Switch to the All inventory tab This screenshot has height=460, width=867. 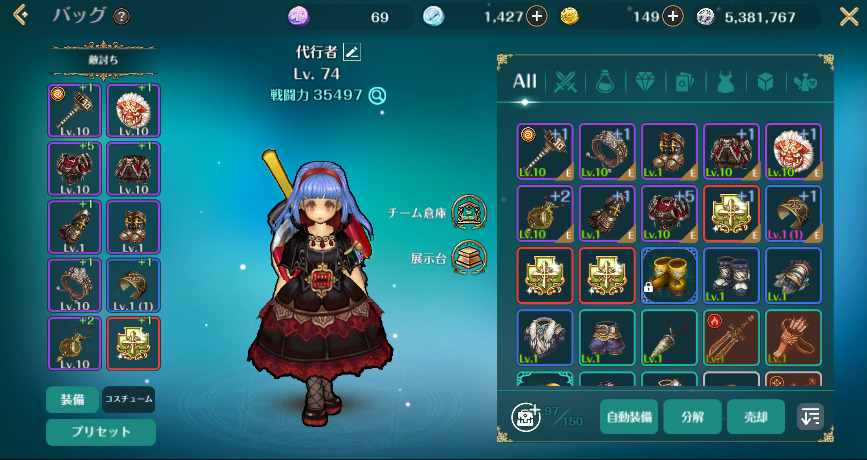[525, 81]
